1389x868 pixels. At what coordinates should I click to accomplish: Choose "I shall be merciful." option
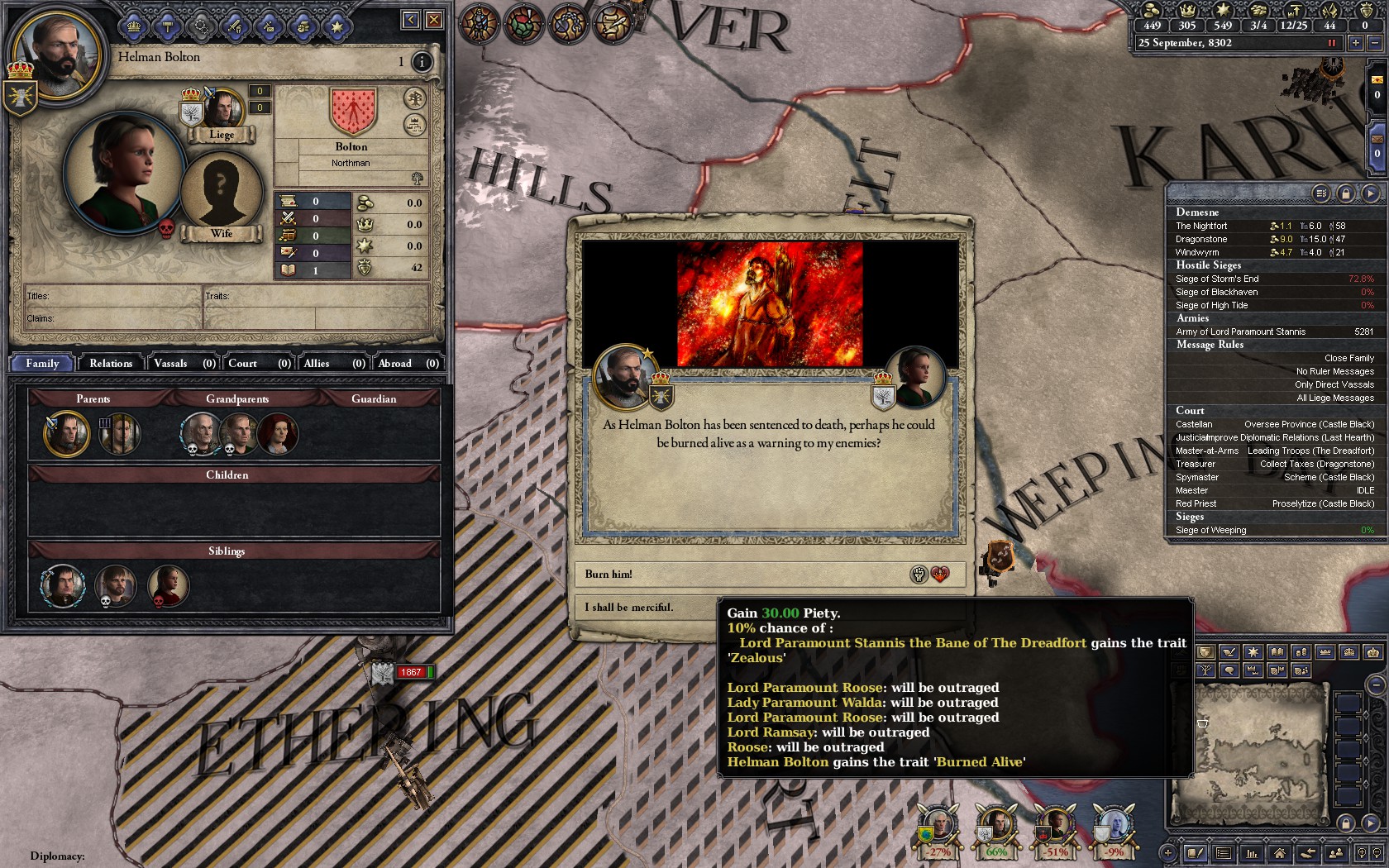(645, 607)
